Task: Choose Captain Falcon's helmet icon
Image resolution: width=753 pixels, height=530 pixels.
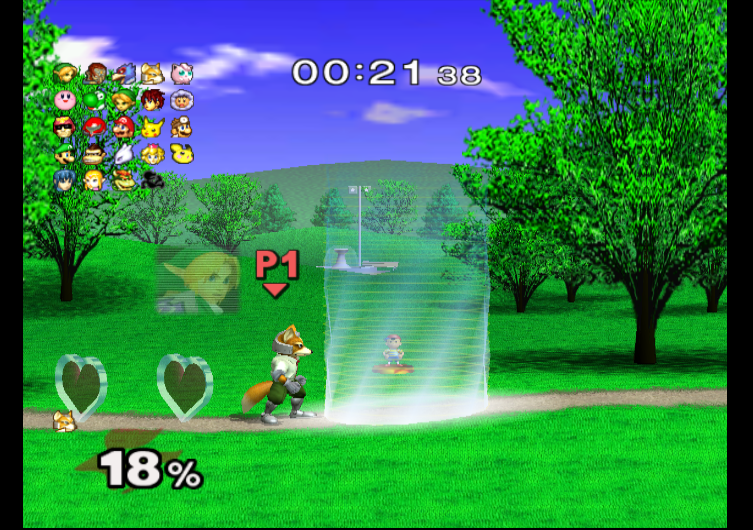Action: click(x=66, y=127)
